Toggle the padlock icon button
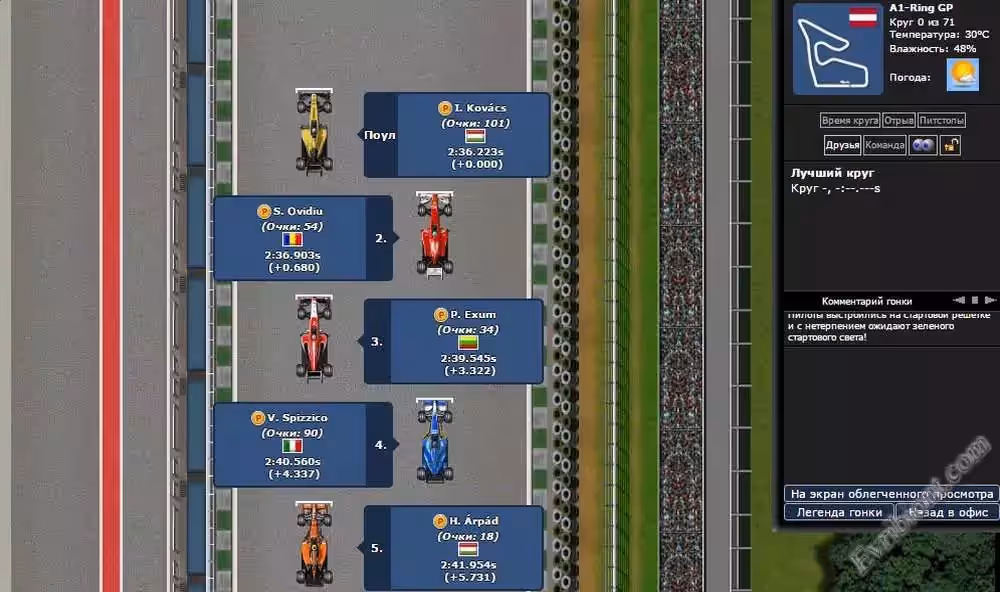Screen dimensions: 1000x592 pos(950,145)
